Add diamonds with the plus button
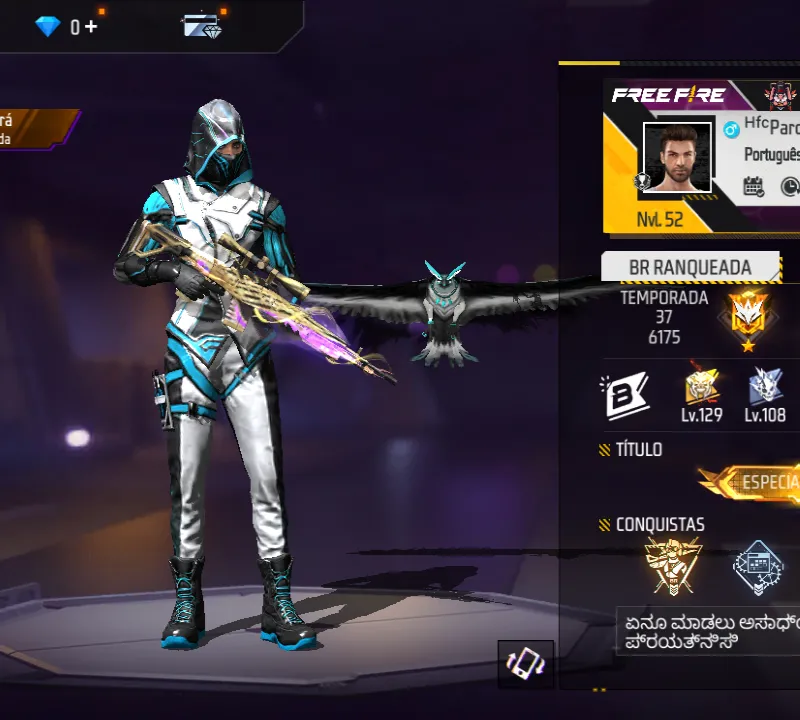Image resolution: width=800 pixels, height=720 pixels. (92, 27)
